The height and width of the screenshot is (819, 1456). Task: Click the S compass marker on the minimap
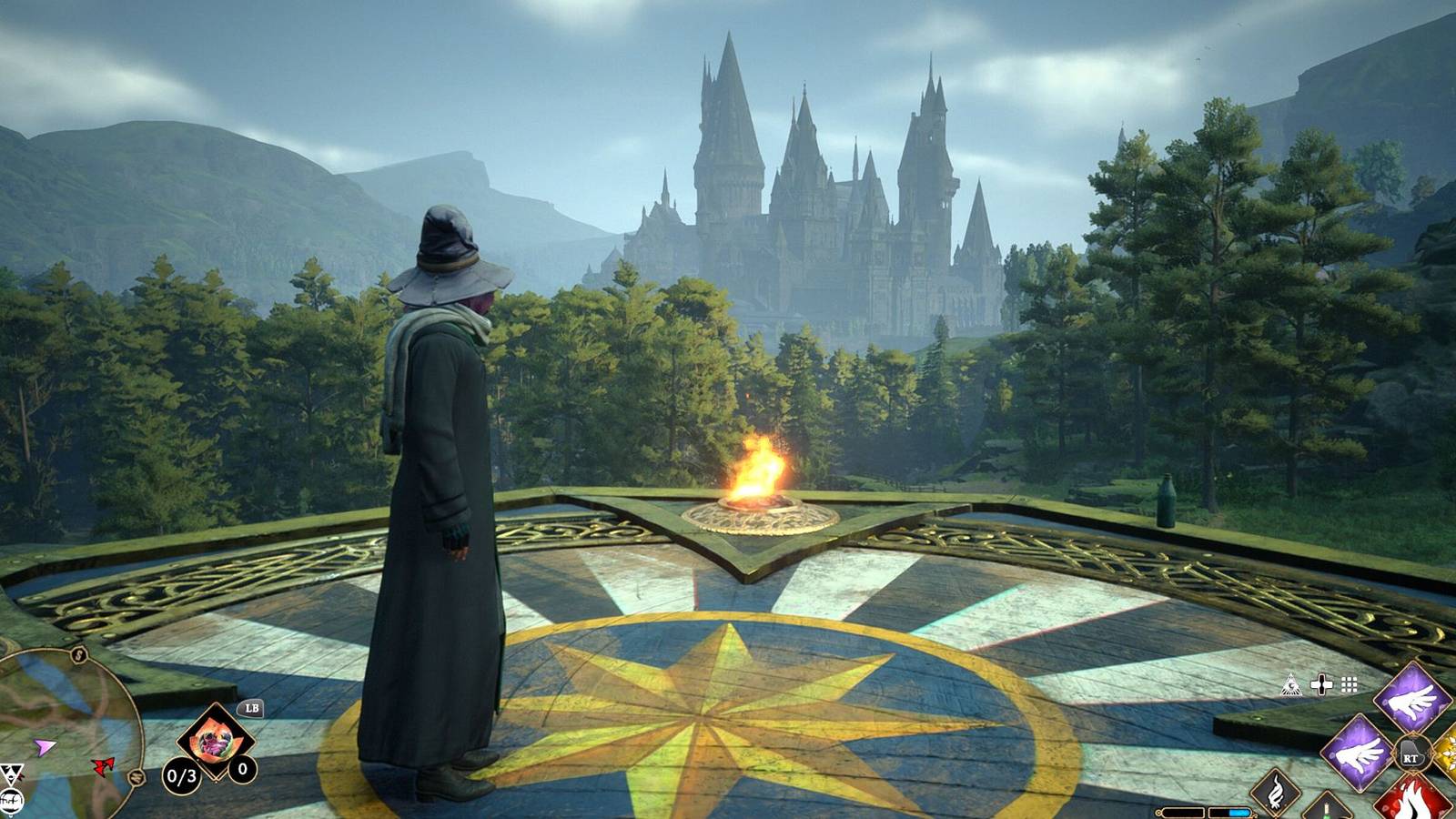coord(78,654)
